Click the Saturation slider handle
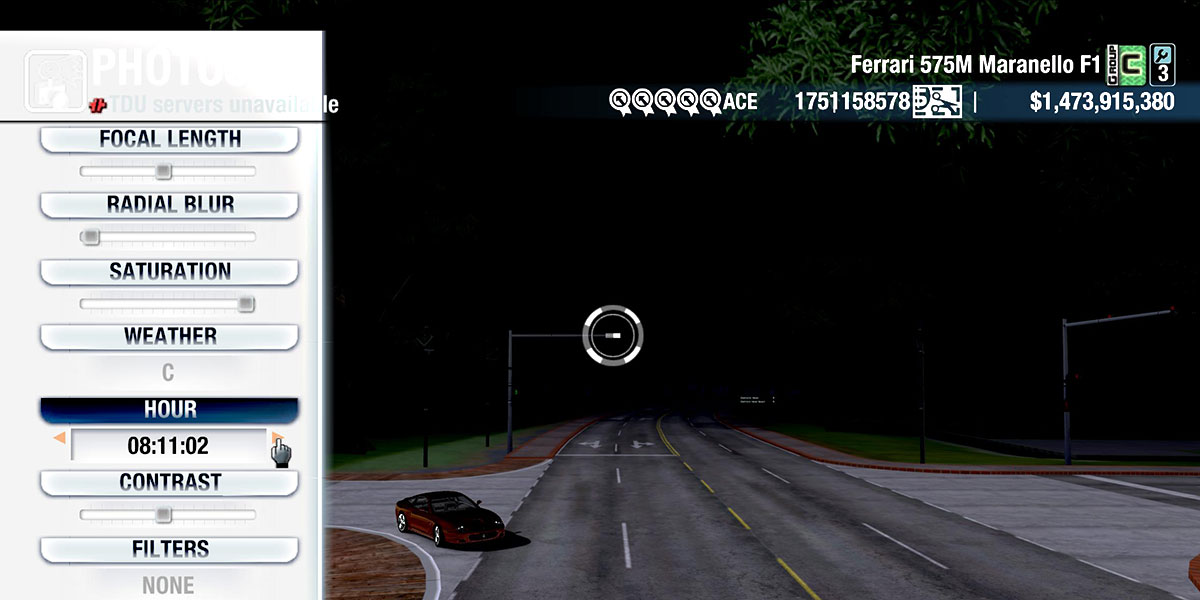Screen dimensions: 1200x600 (245, 304)
